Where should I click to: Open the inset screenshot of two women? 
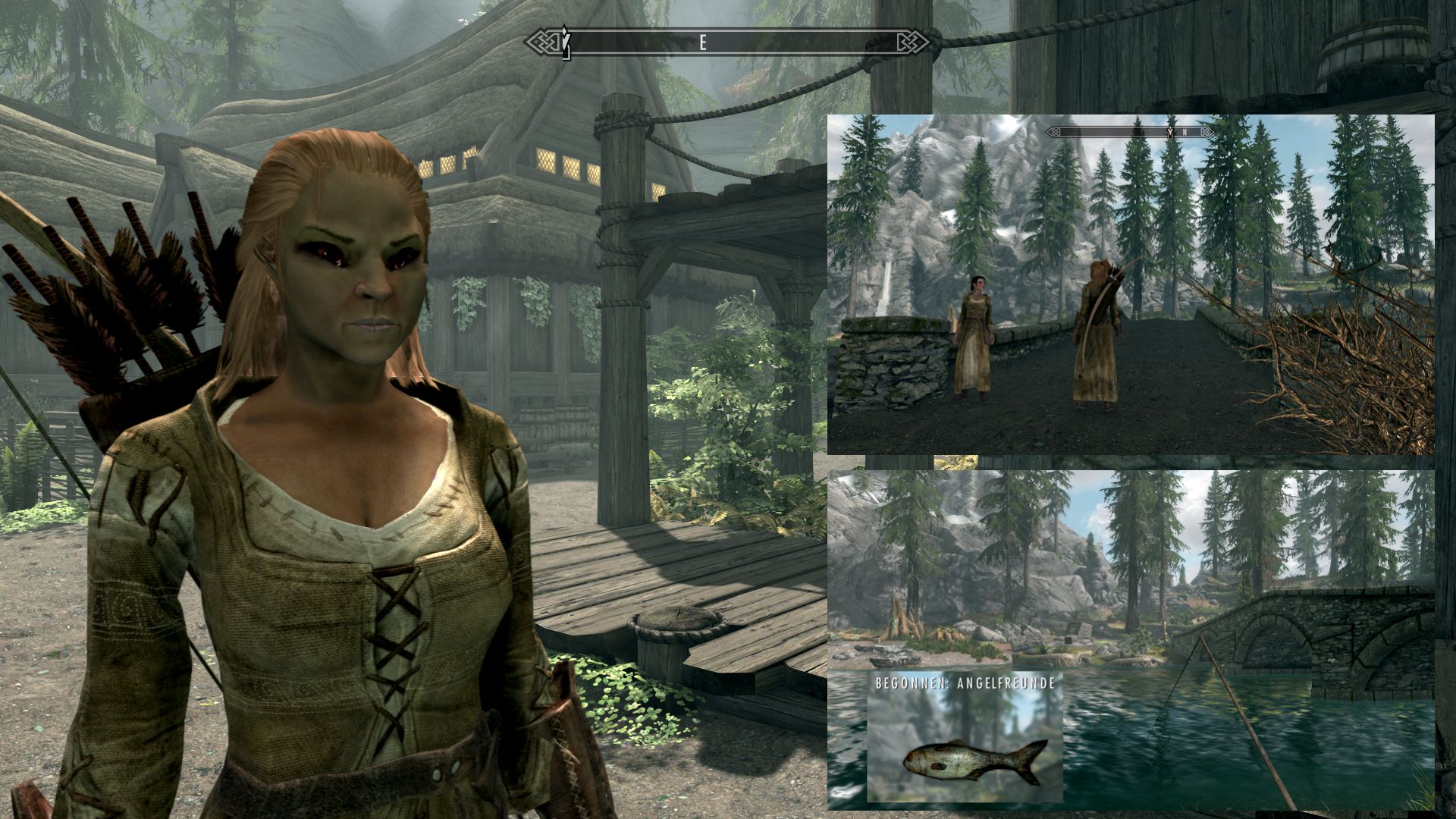[1130, 284]
